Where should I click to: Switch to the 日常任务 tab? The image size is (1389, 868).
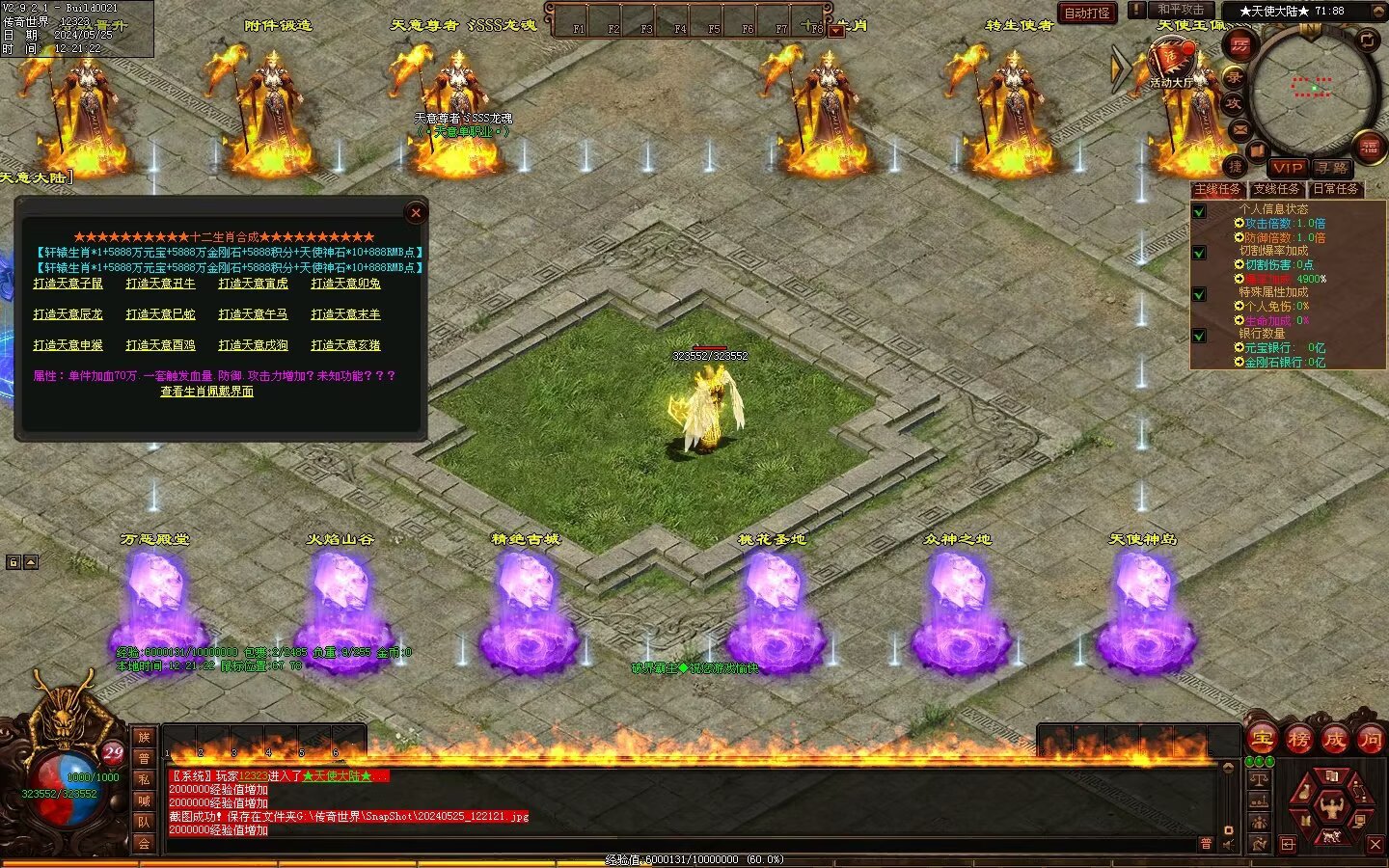point(1335,189)
